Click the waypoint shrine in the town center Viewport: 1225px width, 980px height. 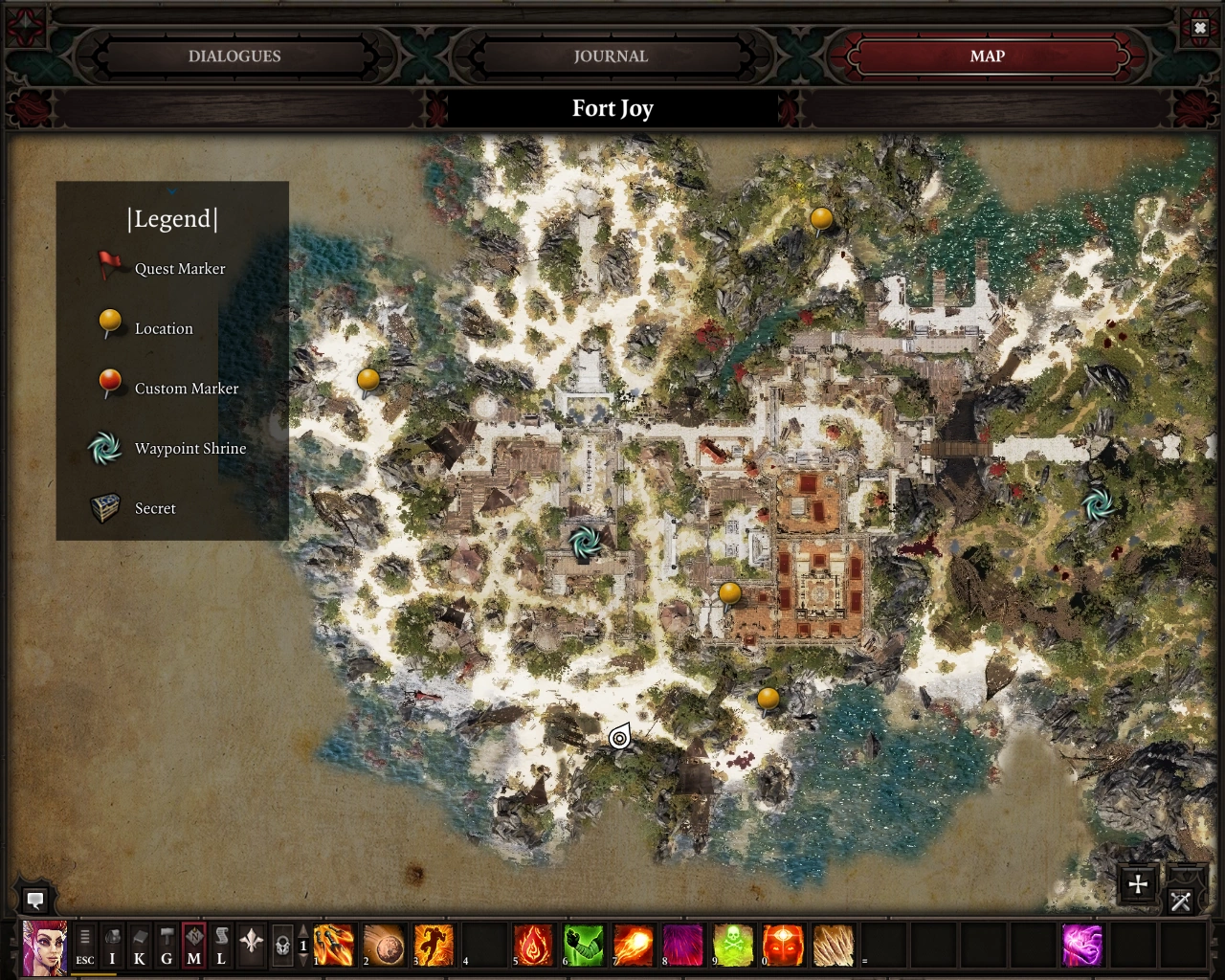[x=585, y=542]
